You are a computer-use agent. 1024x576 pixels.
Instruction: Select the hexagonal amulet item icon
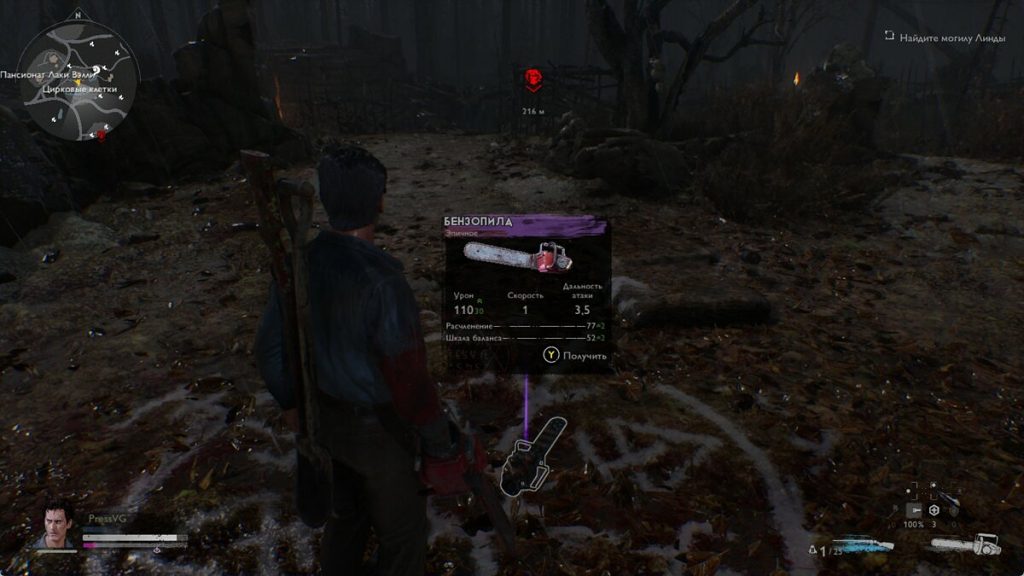[x=932, y=511]
